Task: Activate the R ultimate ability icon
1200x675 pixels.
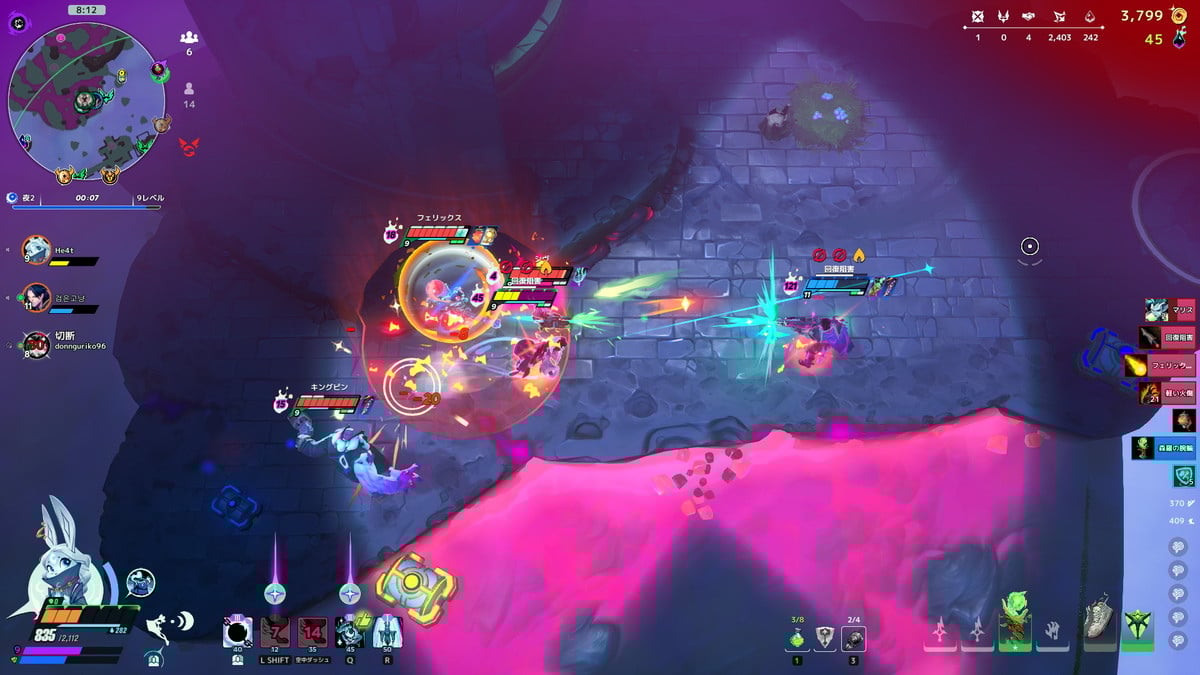Action: coord(386,632)
